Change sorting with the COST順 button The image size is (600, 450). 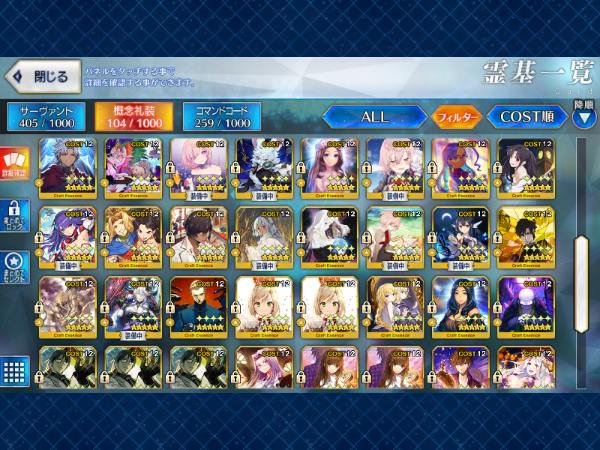[526, 117]
